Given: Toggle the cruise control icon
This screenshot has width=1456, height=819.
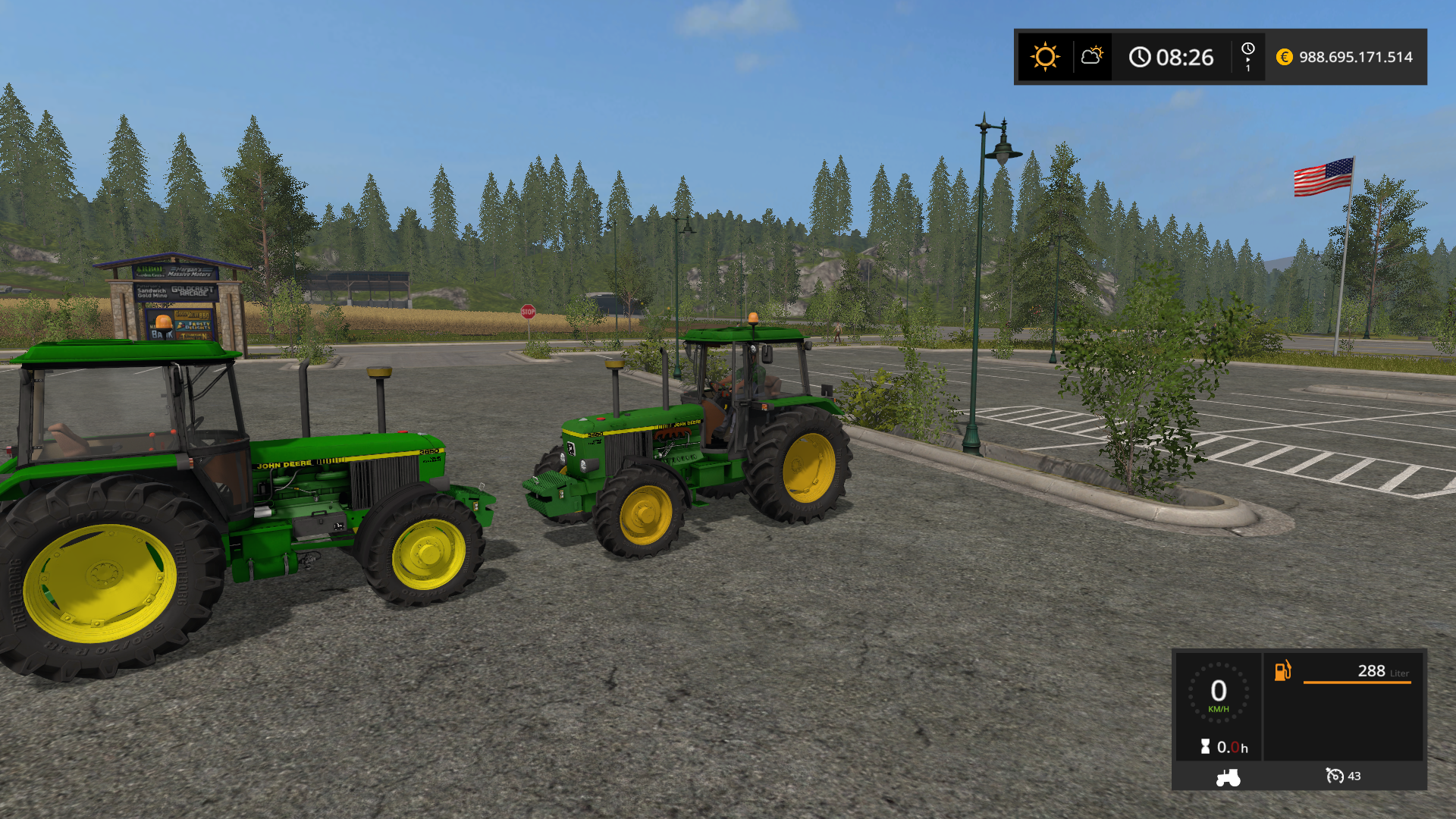Looking at the screenshot, I should [1334, 776].
